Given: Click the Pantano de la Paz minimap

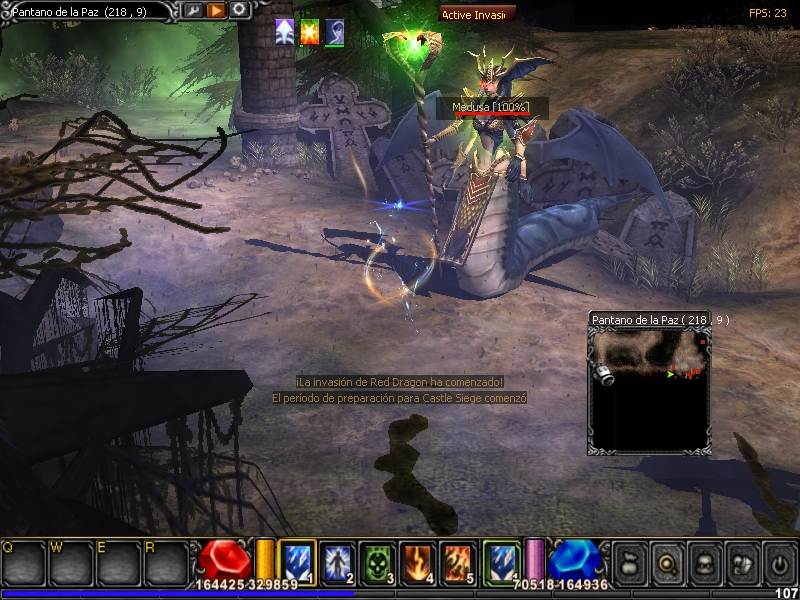Looking at the screenshot, I should click(x=649, y=391).
